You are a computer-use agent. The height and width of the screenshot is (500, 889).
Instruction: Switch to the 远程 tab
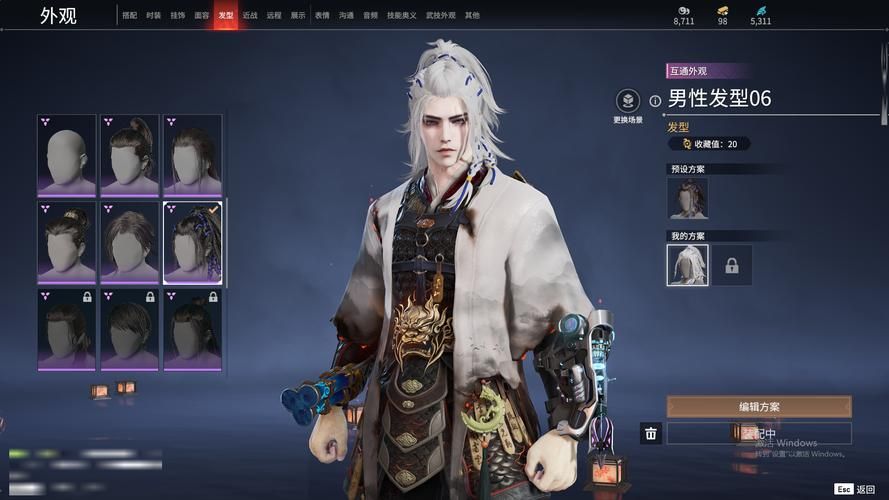[274, 16]
